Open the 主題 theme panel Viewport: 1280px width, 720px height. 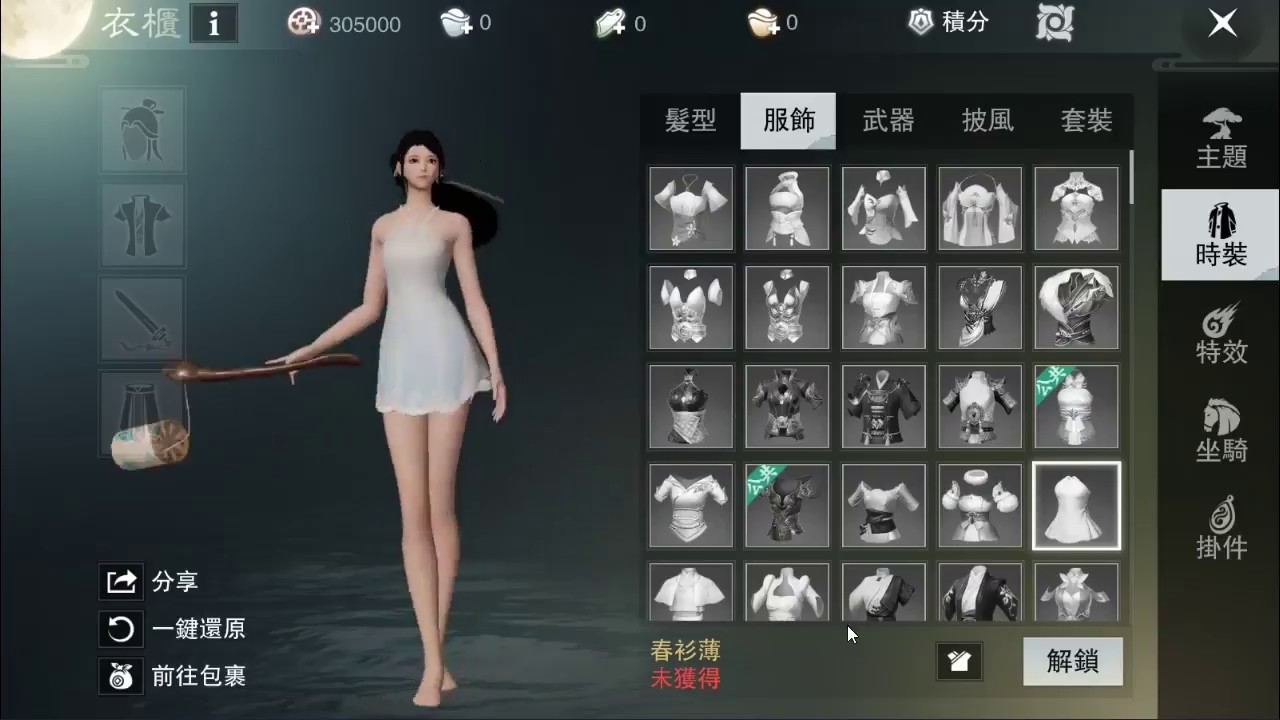tap(1219, 140)
